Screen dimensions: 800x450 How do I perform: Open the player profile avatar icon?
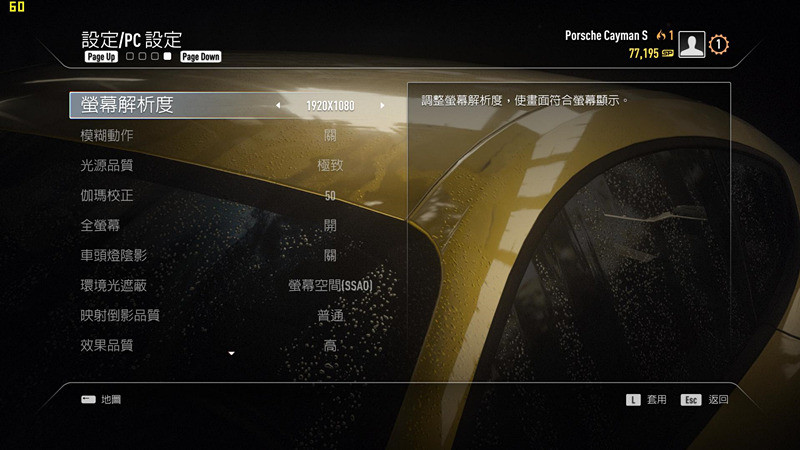(x=691, y=45)
